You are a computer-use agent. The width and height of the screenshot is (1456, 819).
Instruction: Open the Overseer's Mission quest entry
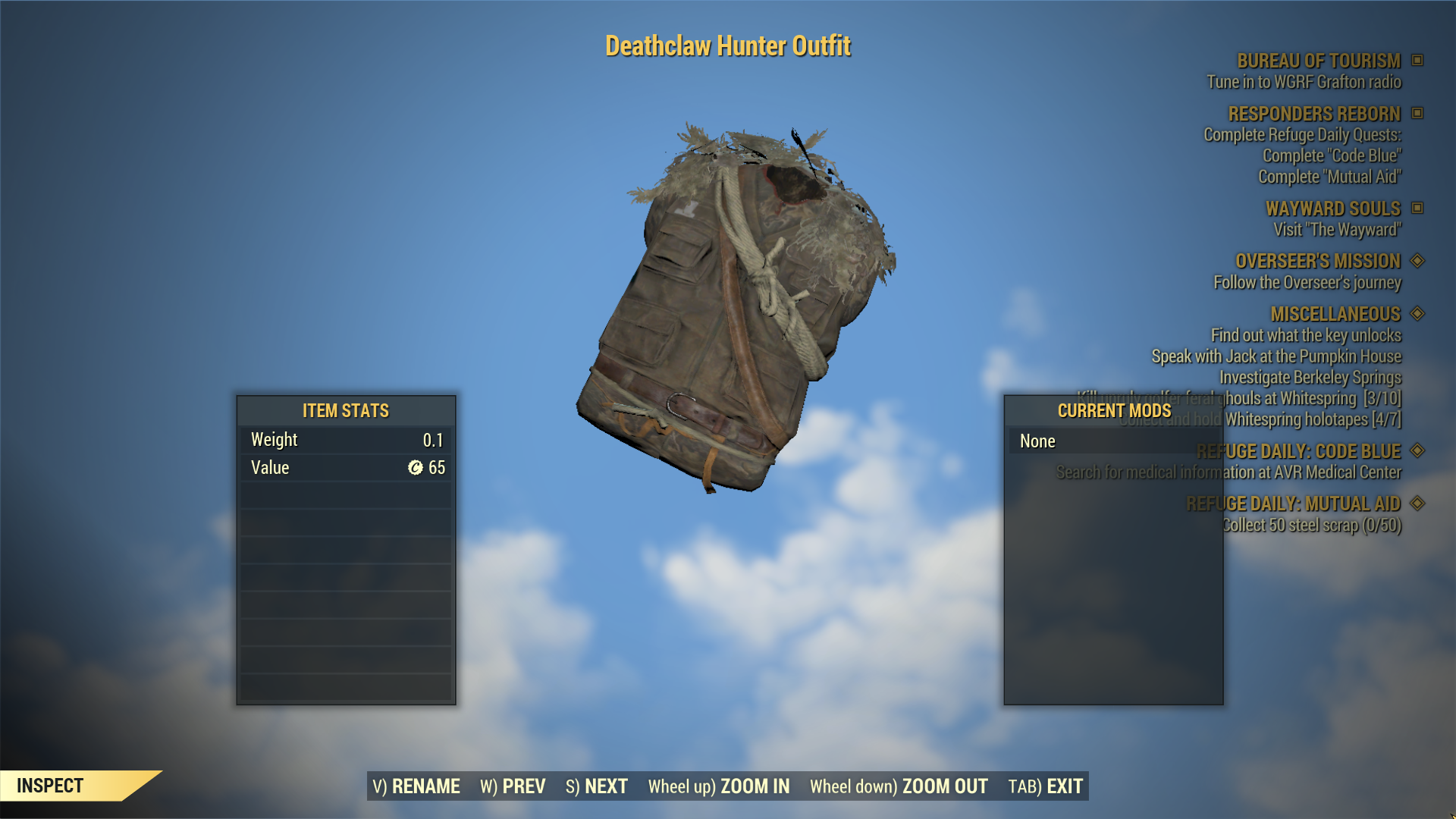click(x=1318, y=261)
